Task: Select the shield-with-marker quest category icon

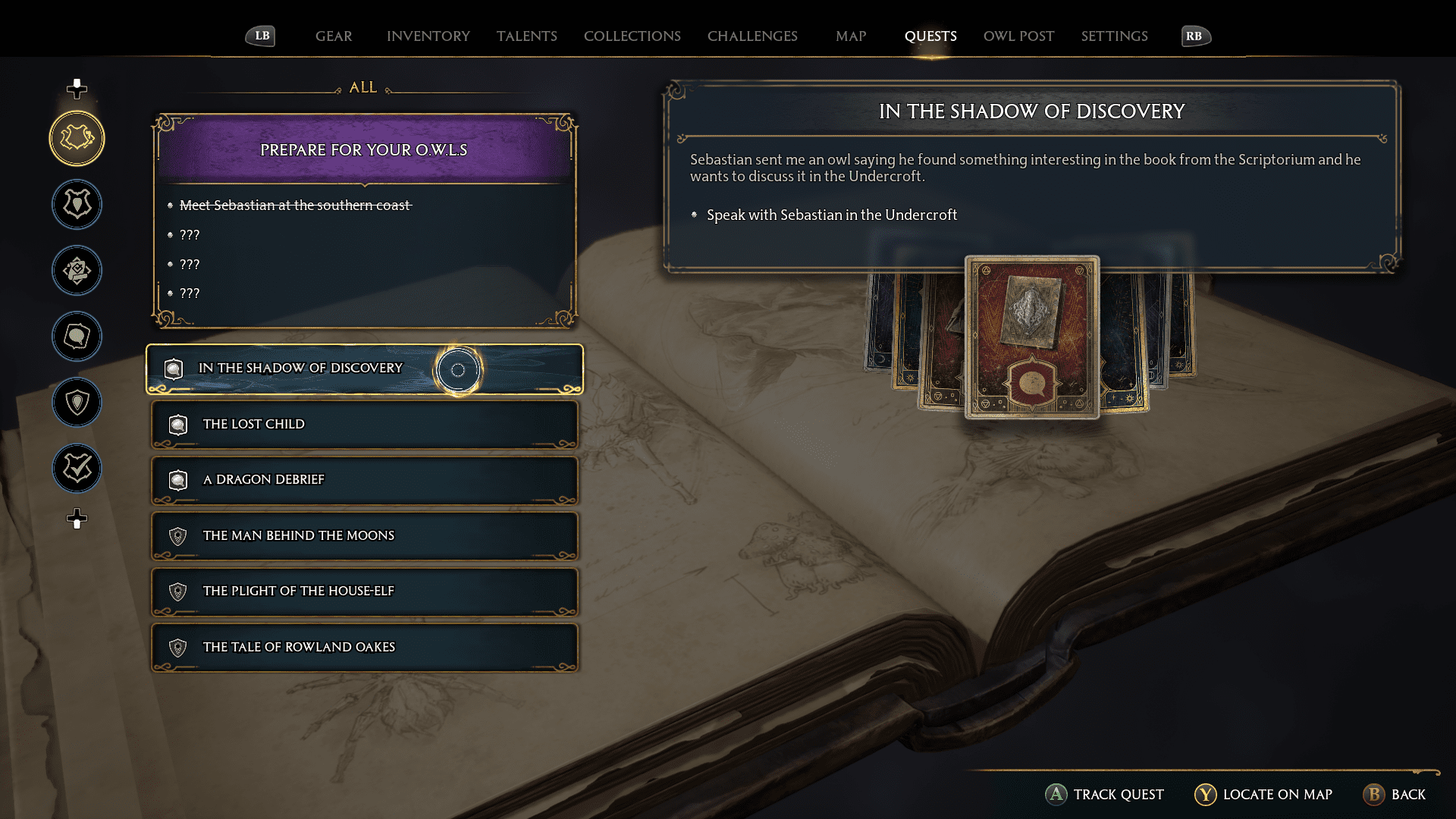Action: (76, 403)
